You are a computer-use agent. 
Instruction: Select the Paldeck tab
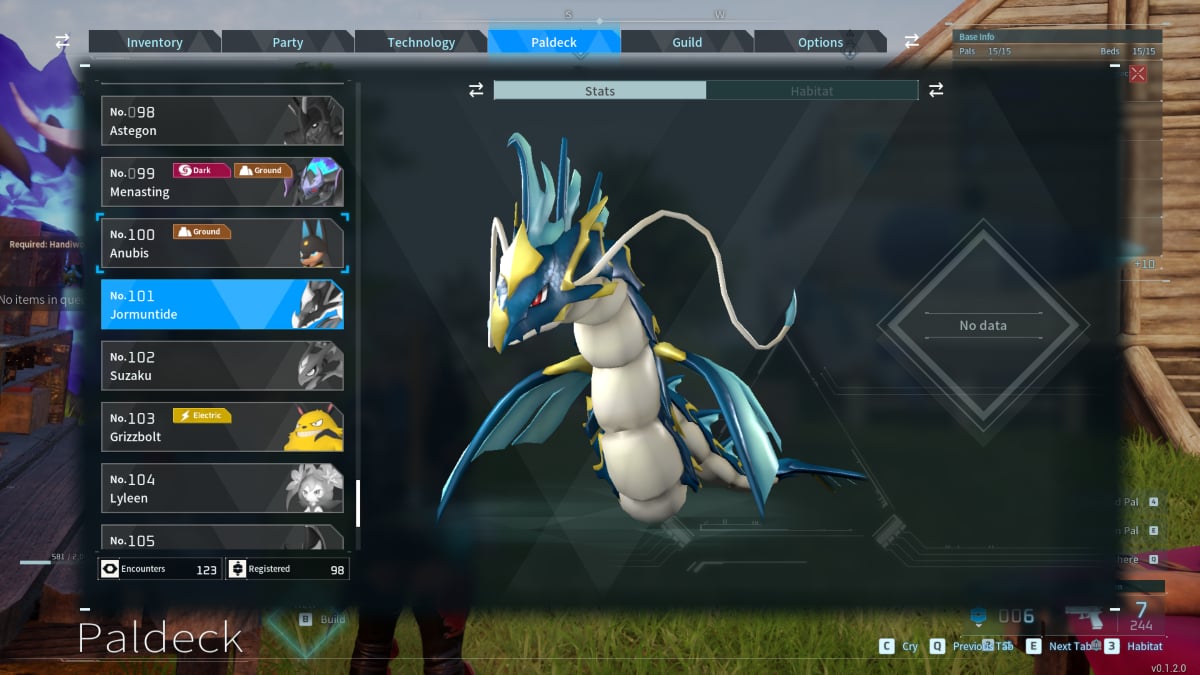tap(554, 42)
